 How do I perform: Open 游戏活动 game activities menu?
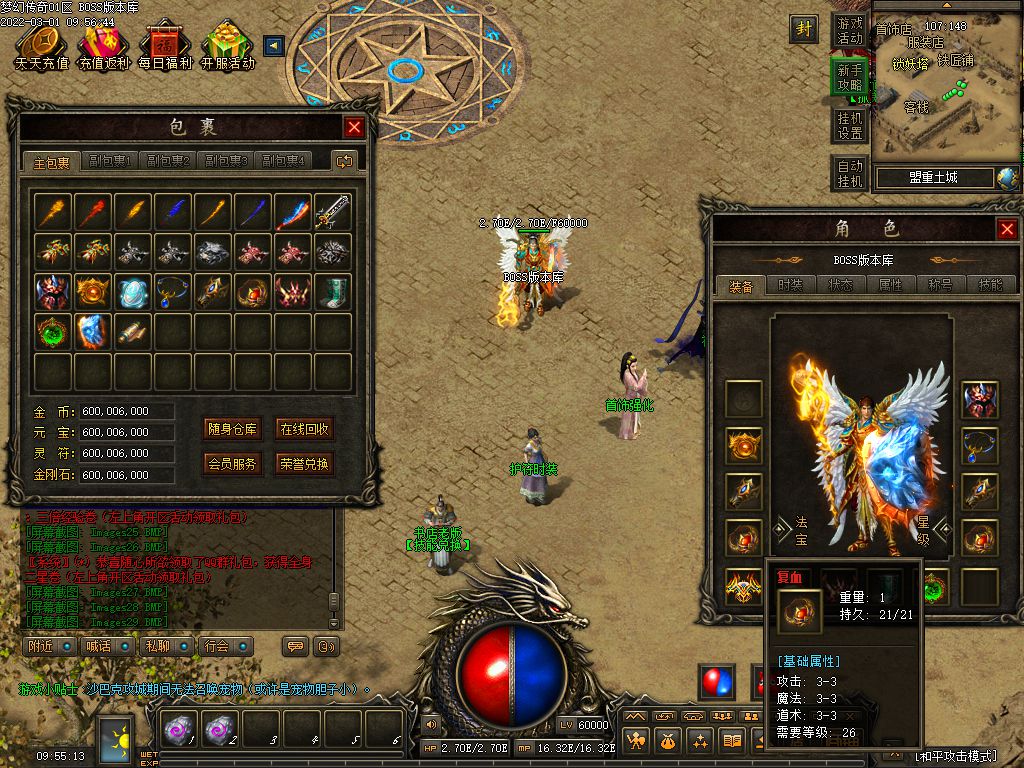[850, 30]
